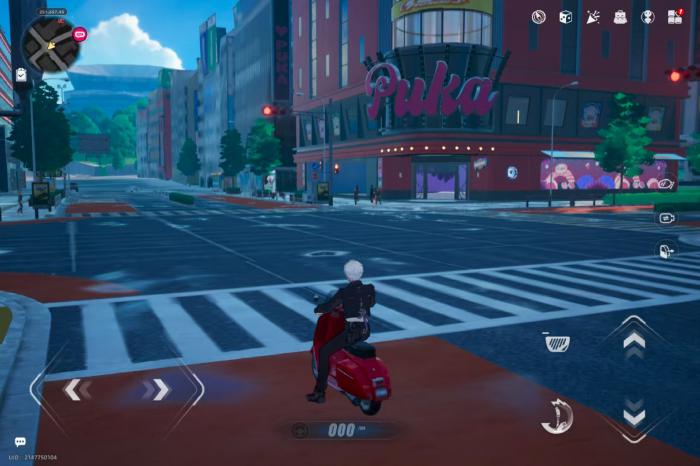Select the dice cube icon

(x=565, y=17)
